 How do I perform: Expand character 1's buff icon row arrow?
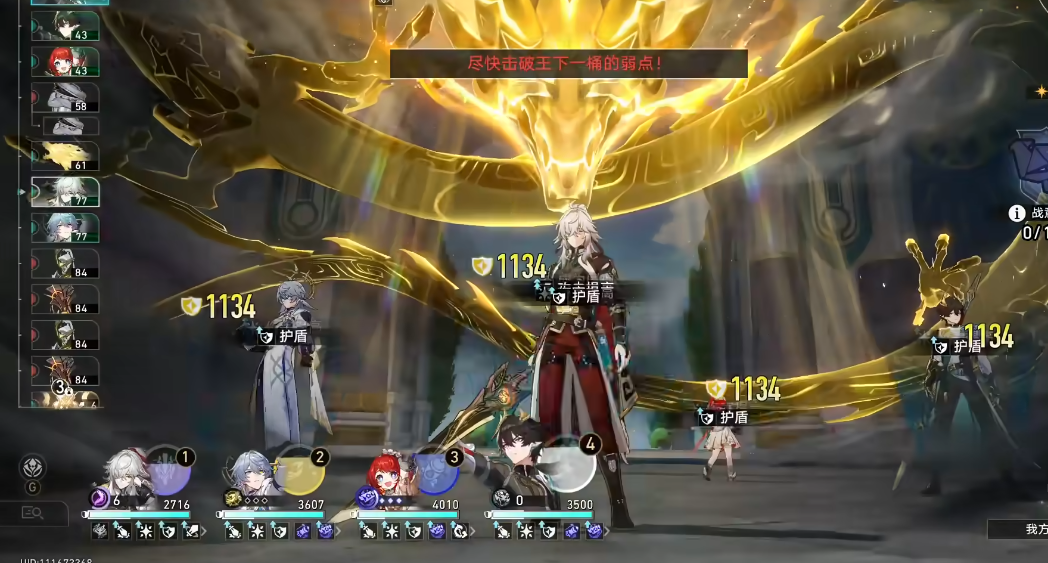tap(205, 531)
